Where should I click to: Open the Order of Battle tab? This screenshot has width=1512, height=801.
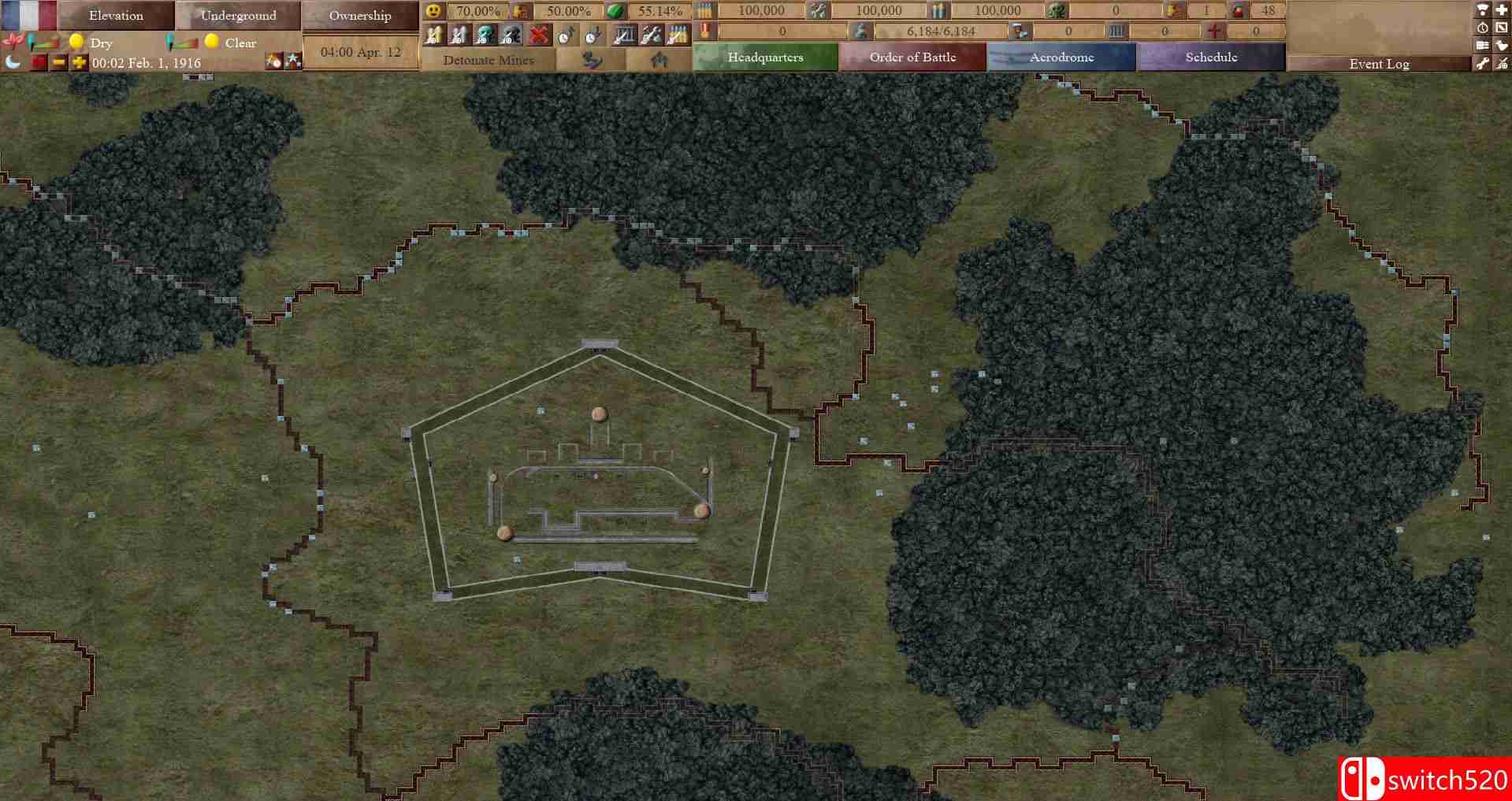(912, 57)
